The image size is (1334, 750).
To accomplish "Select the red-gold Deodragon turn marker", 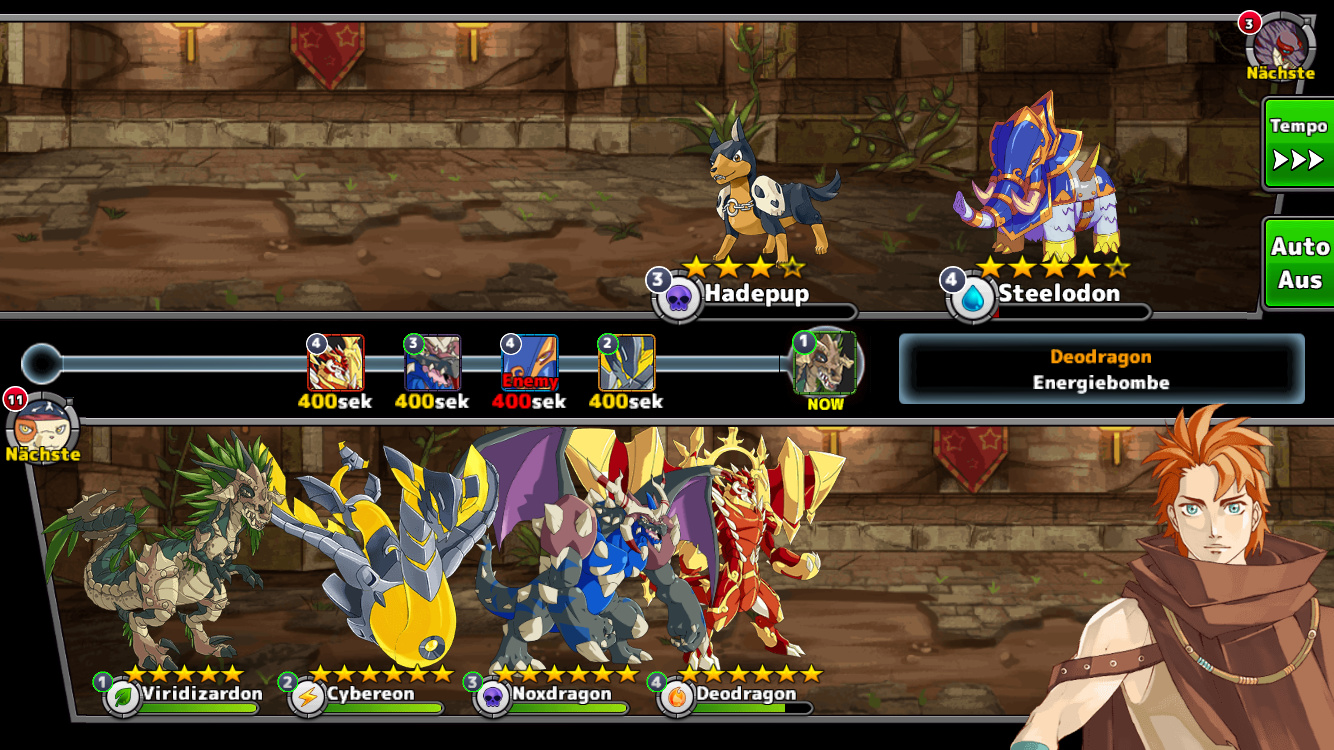I will tap(335, 363).
